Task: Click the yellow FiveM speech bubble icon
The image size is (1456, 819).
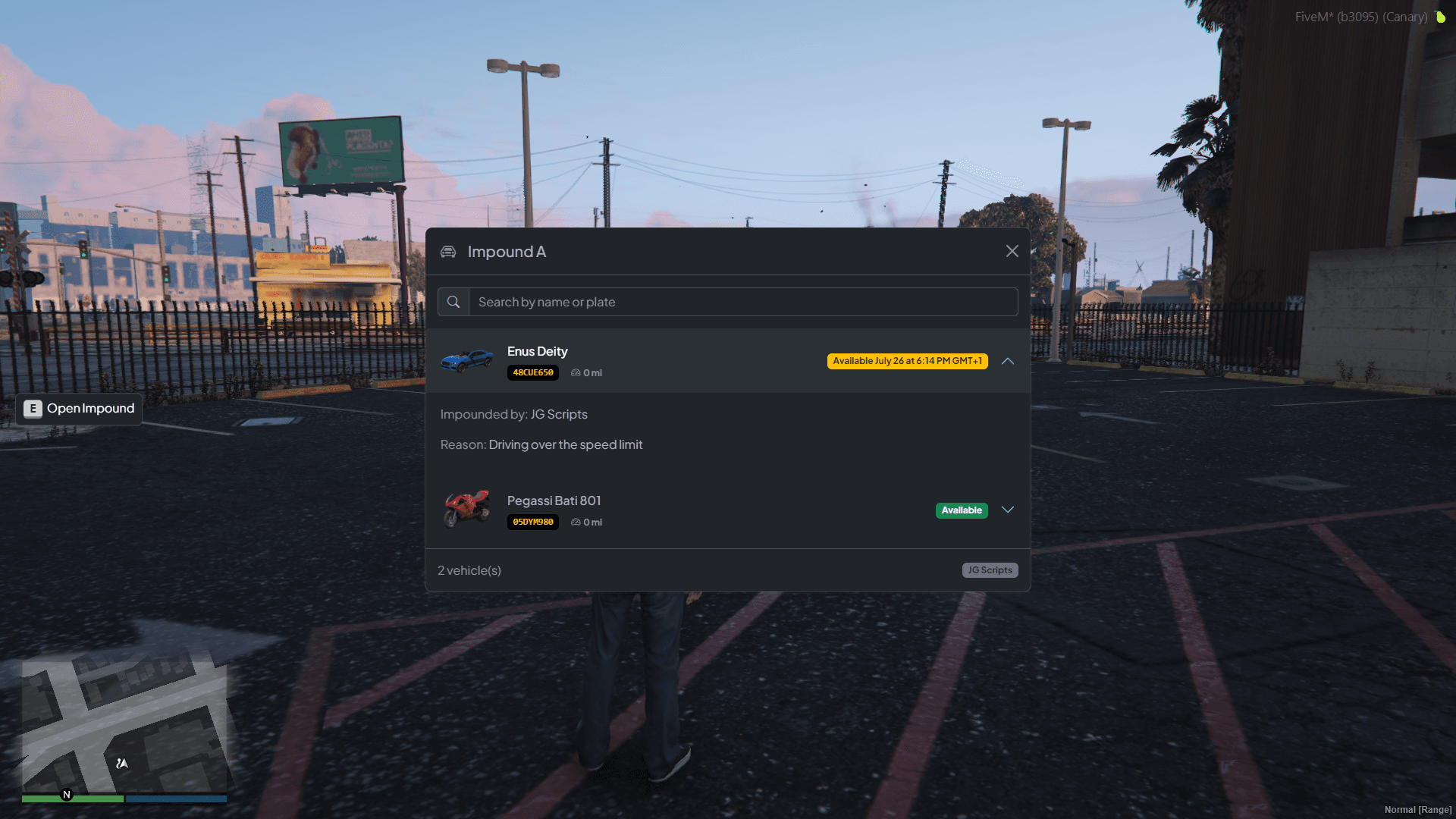Action: [1442, 17]
